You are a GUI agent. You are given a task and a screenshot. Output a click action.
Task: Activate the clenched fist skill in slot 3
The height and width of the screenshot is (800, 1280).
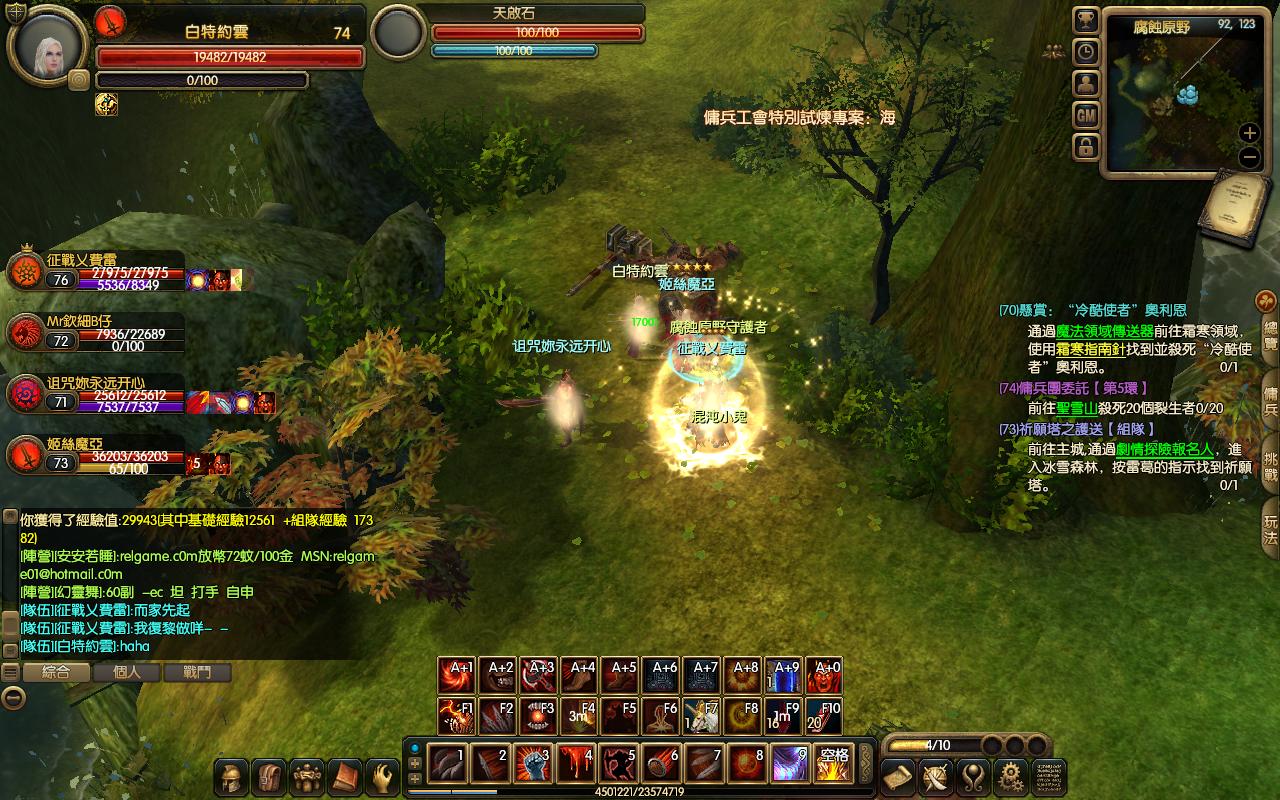pyautogui.click(x=533, y=764)
